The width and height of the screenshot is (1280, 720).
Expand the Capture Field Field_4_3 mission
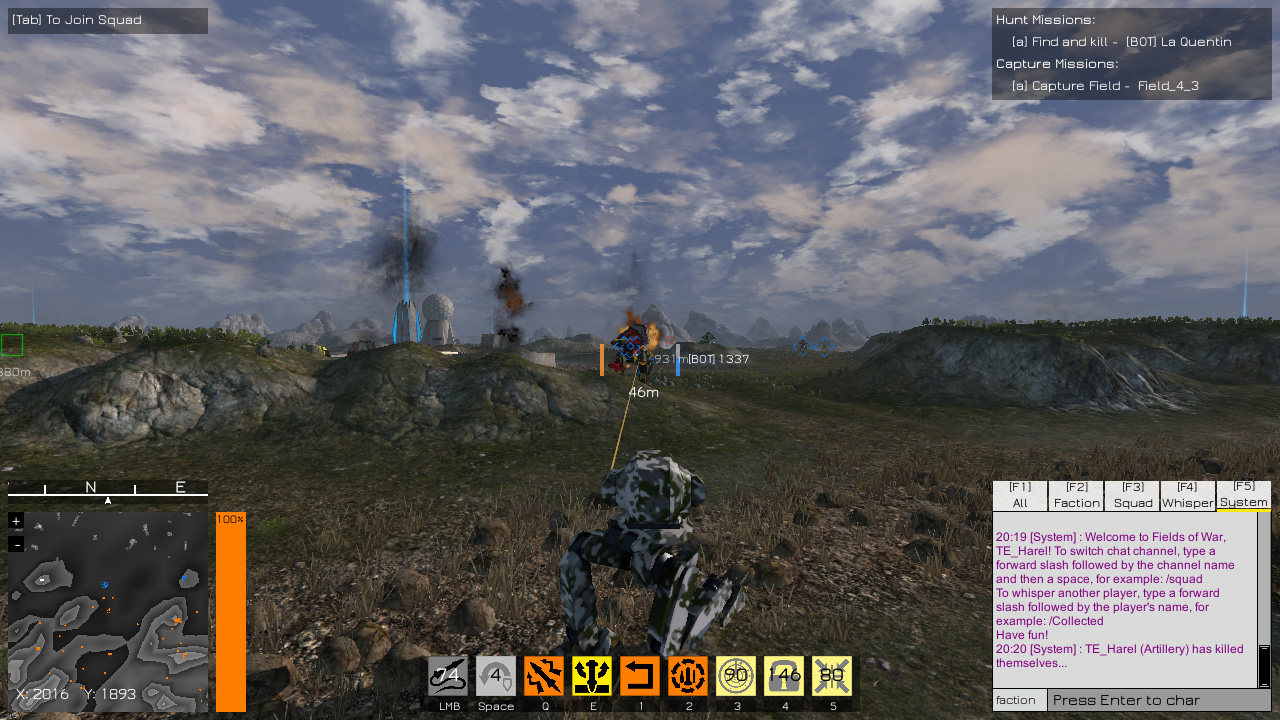click(x=1105, y=85)
